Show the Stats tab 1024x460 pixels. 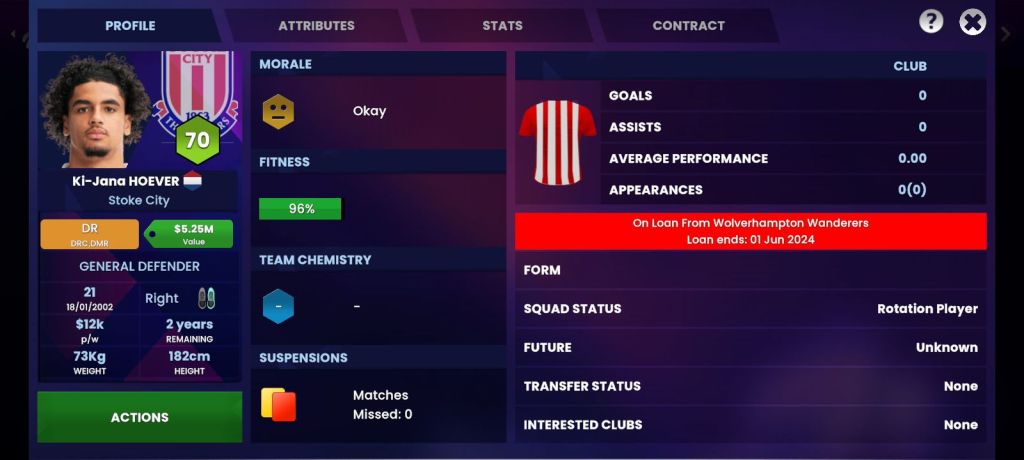click(502, 26)
